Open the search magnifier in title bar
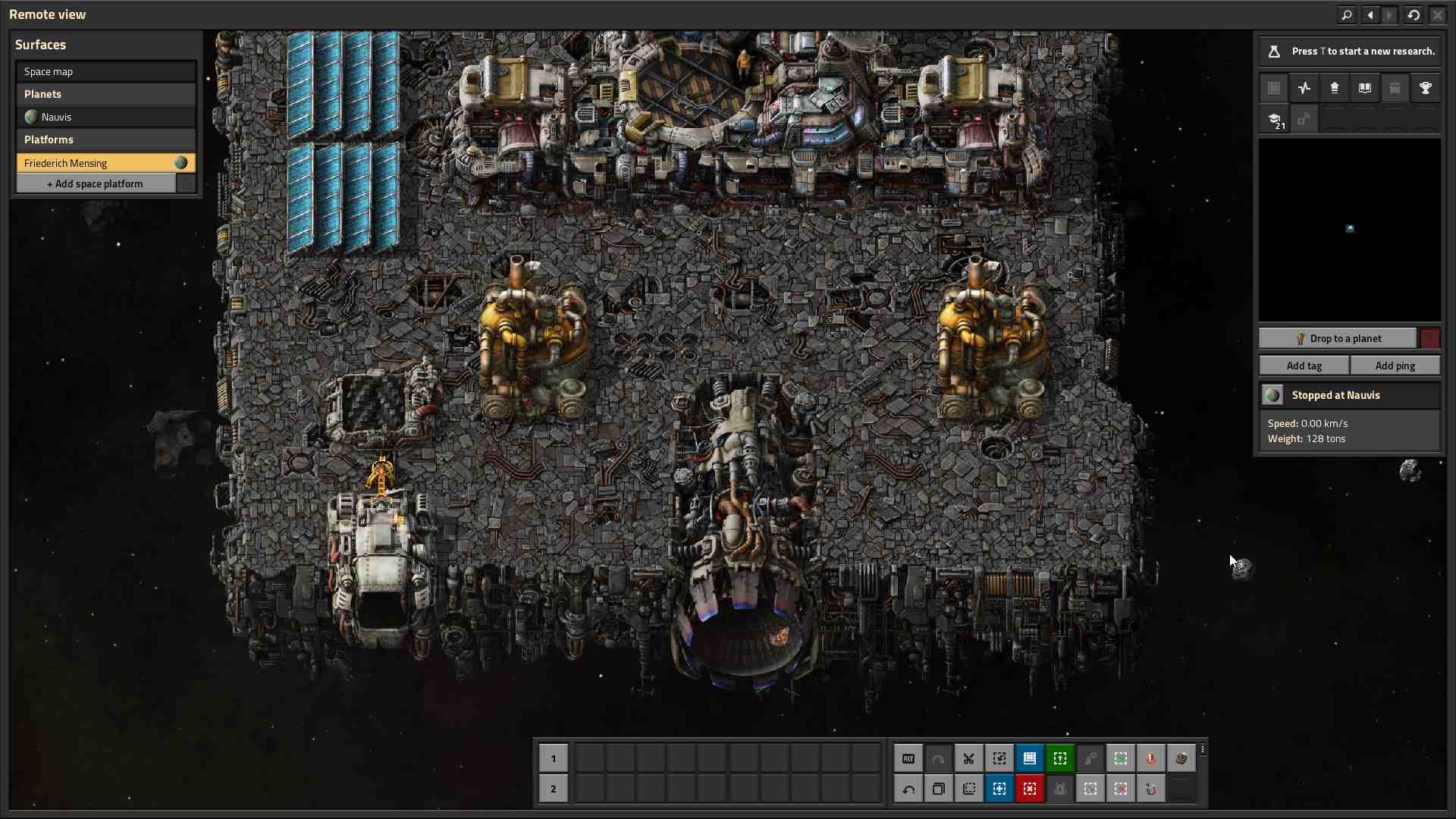Image resolution: width=1456 pixels, height=819 pixels. click(x=1347, y=14)
